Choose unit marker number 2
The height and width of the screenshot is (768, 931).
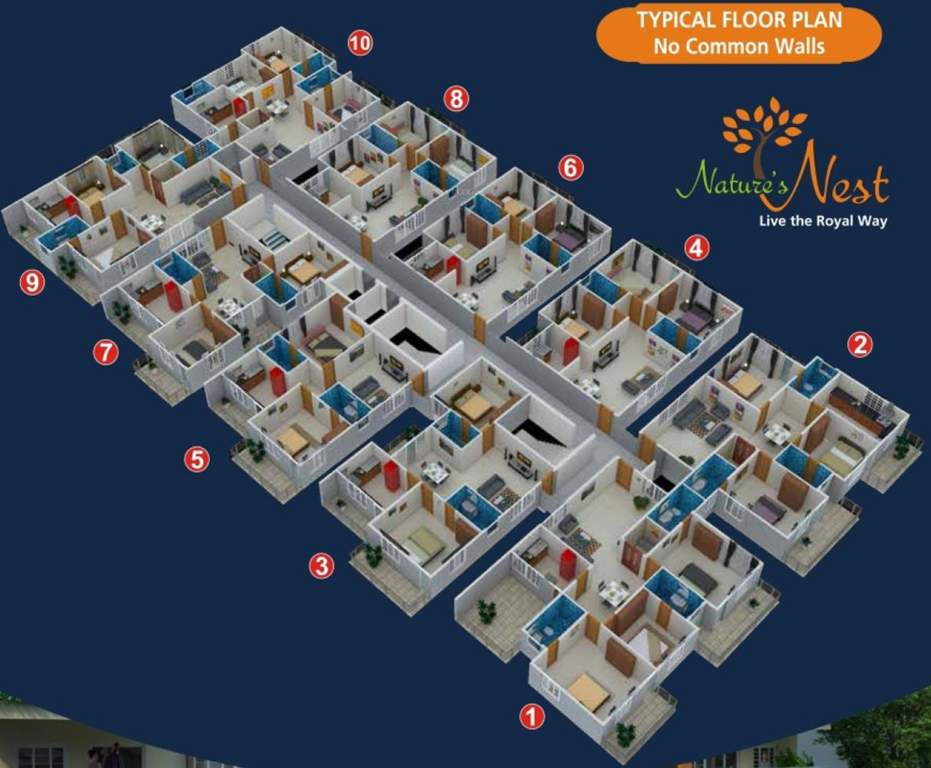tap(859, 345)
